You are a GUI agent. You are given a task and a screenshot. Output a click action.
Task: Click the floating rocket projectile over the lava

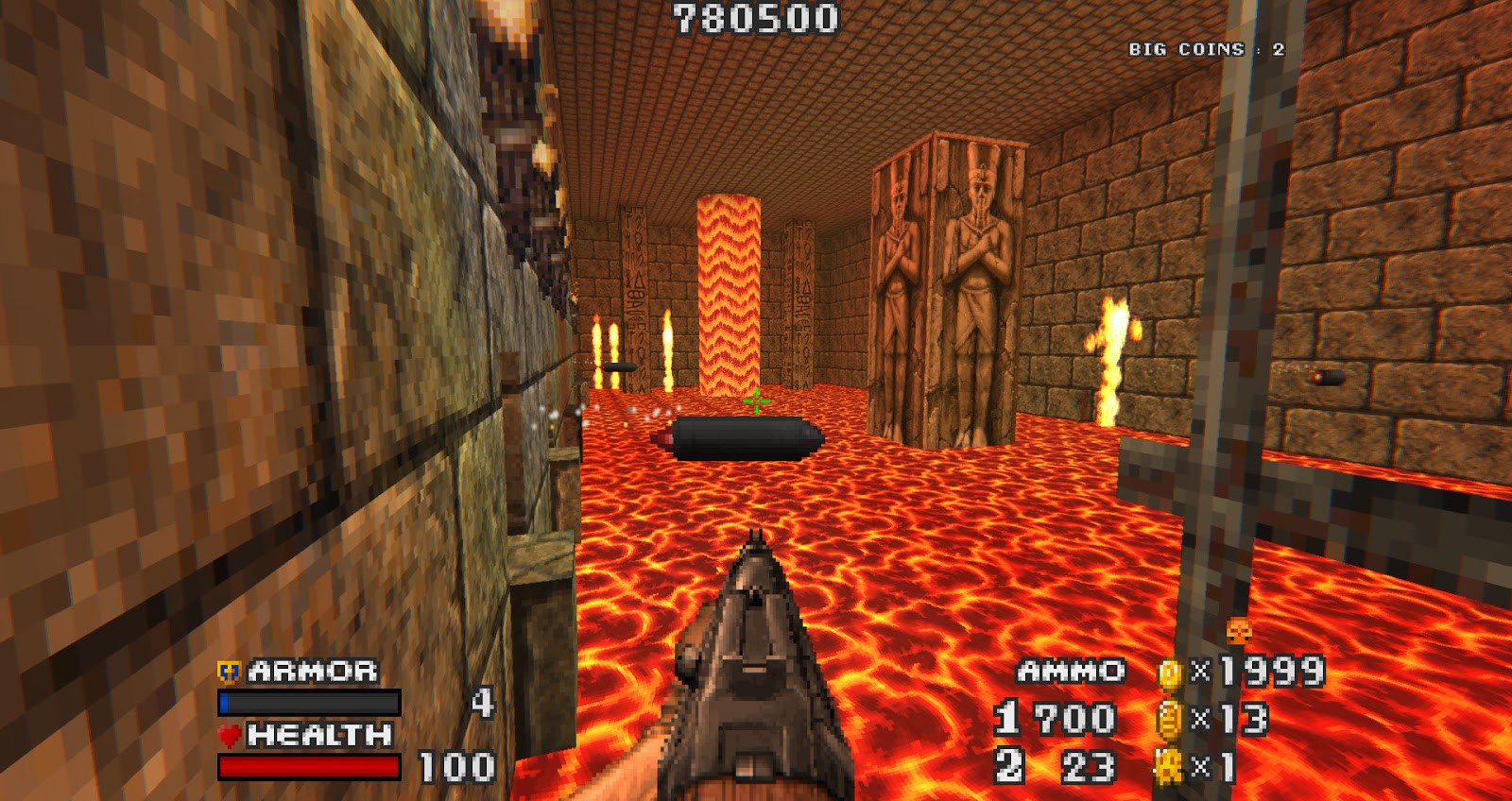737,439
